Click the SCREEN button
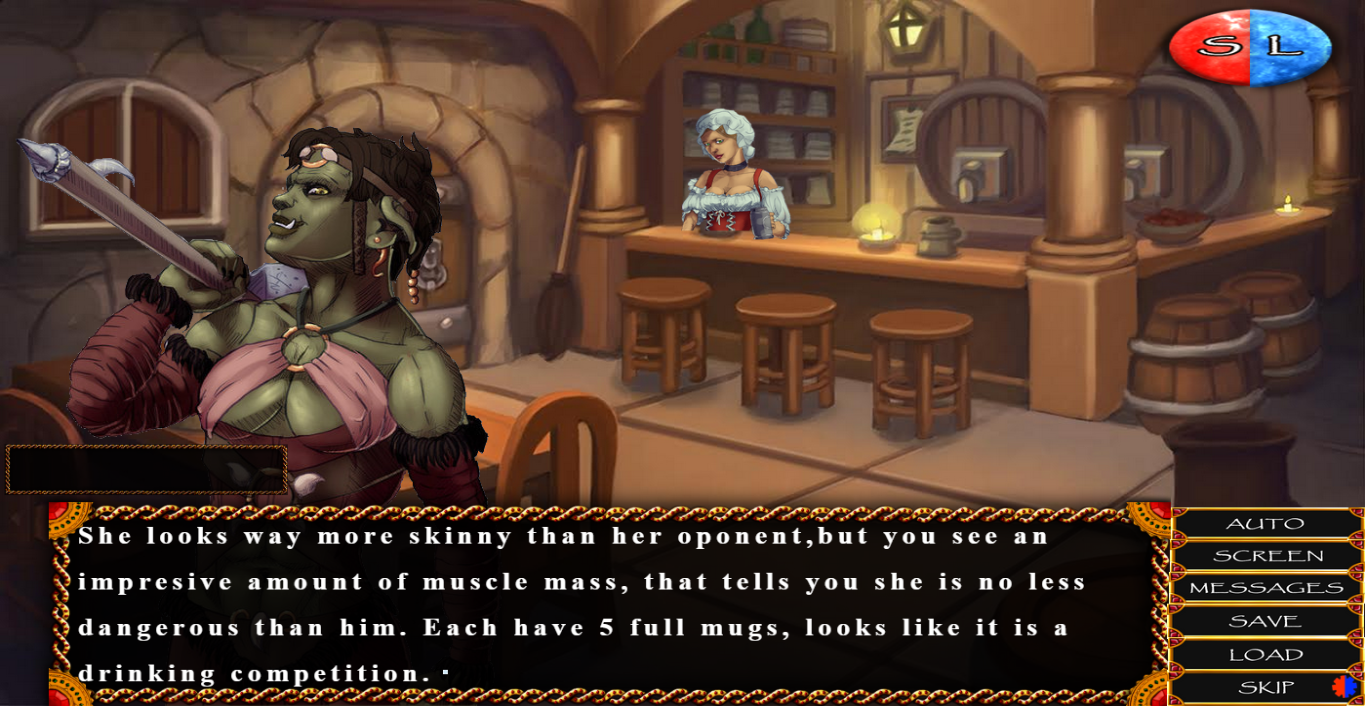Image resolution: width=1365 pixels, height=706 pixels. pyautogui.click(x=1267, y=556)
